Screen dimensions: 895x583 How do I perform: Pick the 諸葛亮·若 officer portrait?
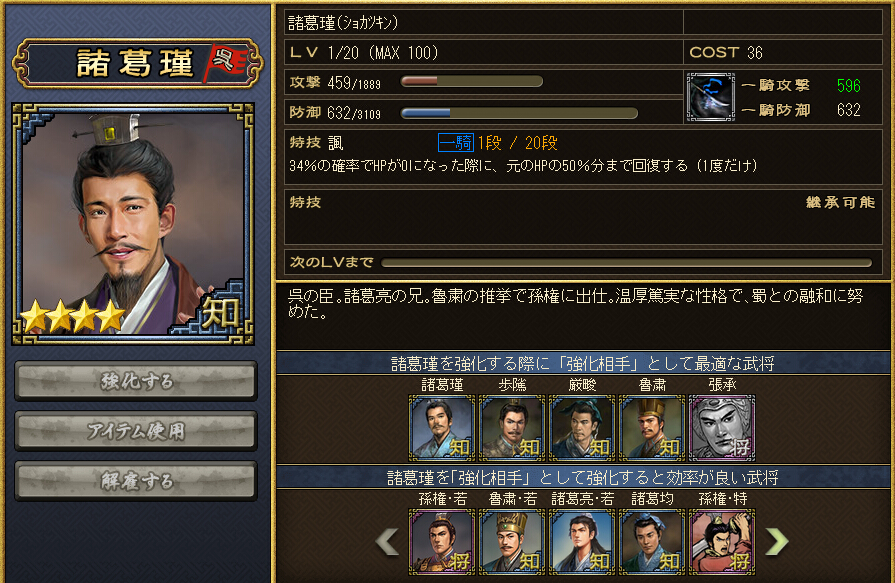click(x=581, y=541)
